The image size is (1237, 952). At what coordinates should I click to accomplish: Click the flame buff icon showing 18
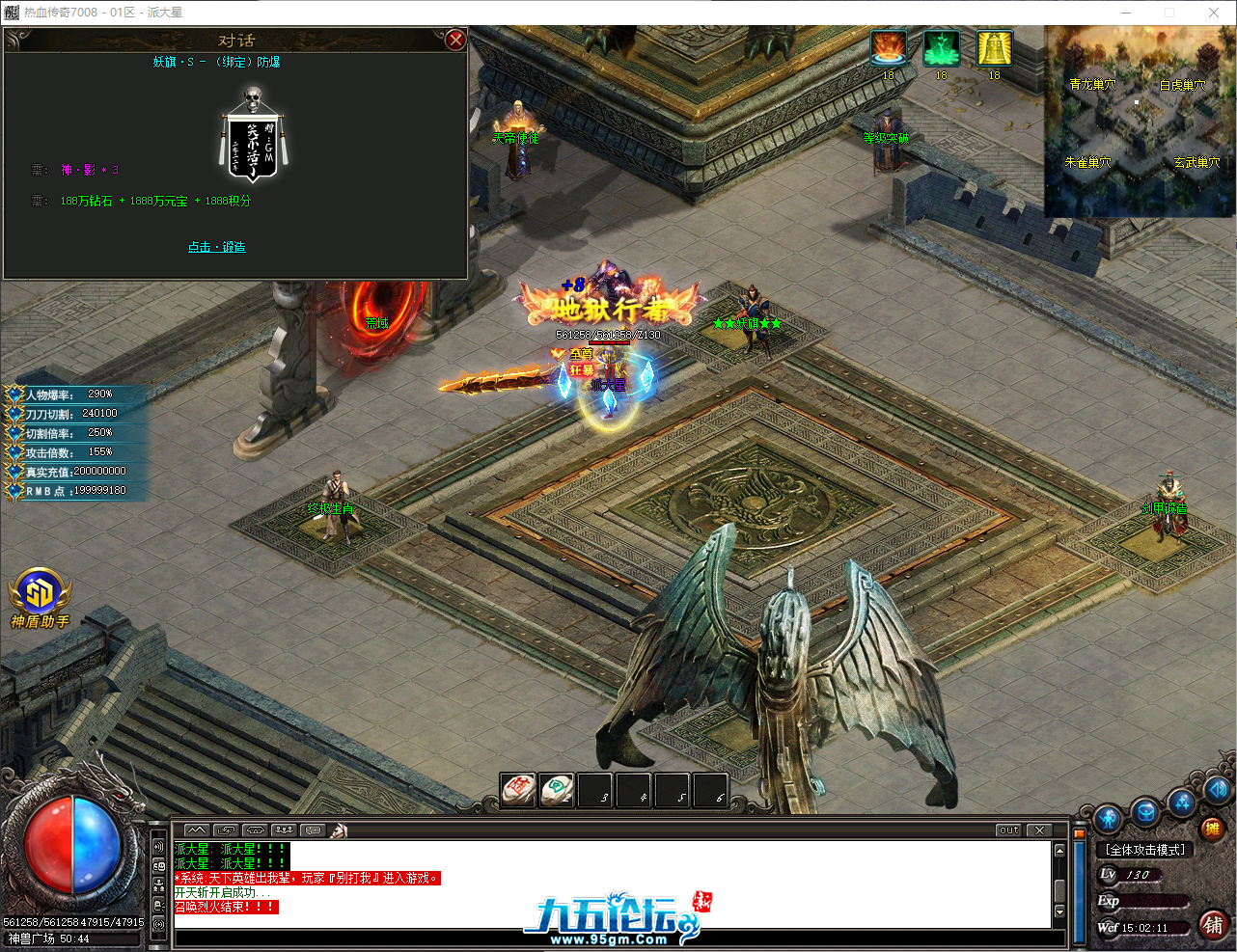coord(888,46)
